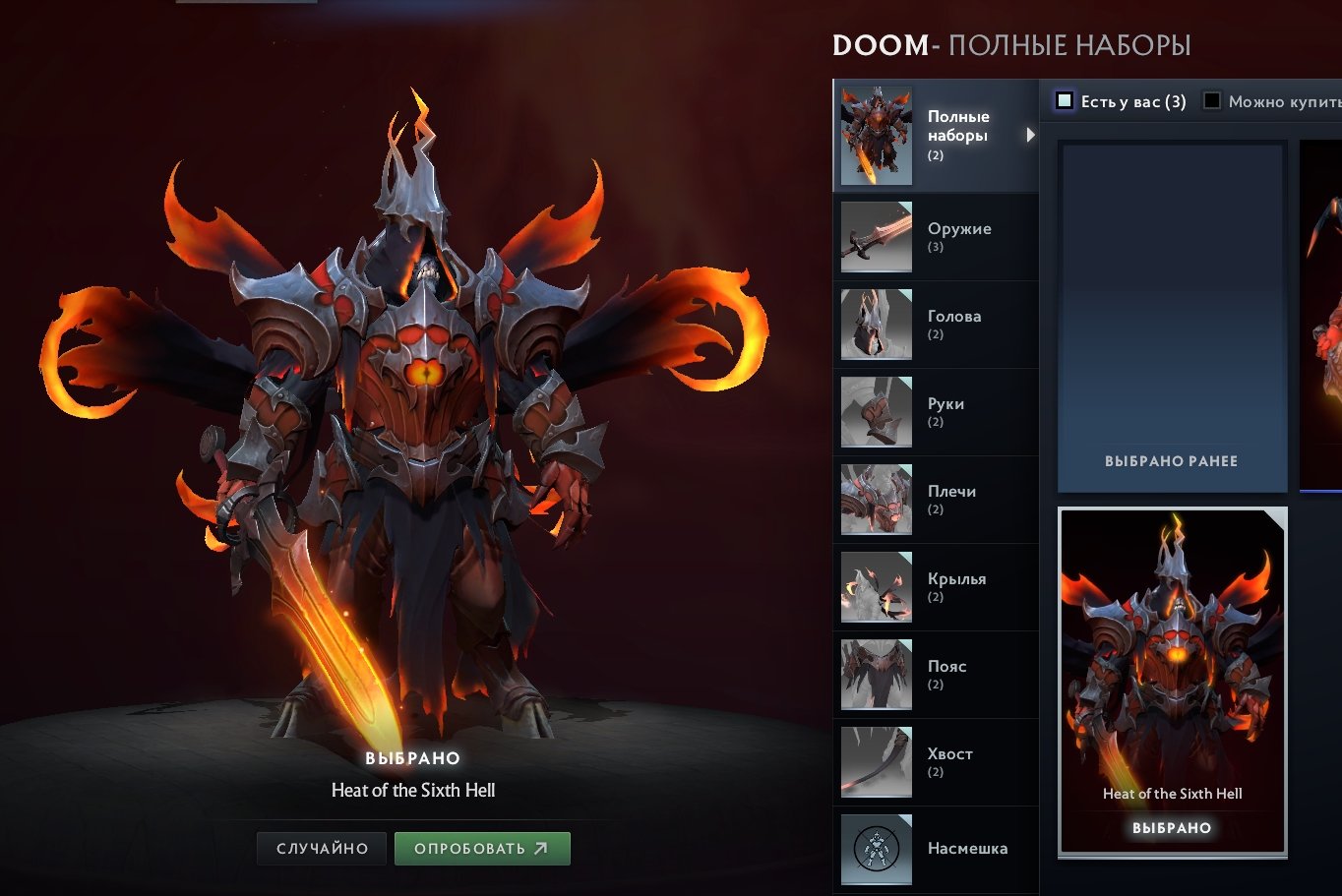Open the set list via the right-pointing chevron
Image resolution: width=1342 pixels, height=896 pixels.
click(x=1031, y=135)
